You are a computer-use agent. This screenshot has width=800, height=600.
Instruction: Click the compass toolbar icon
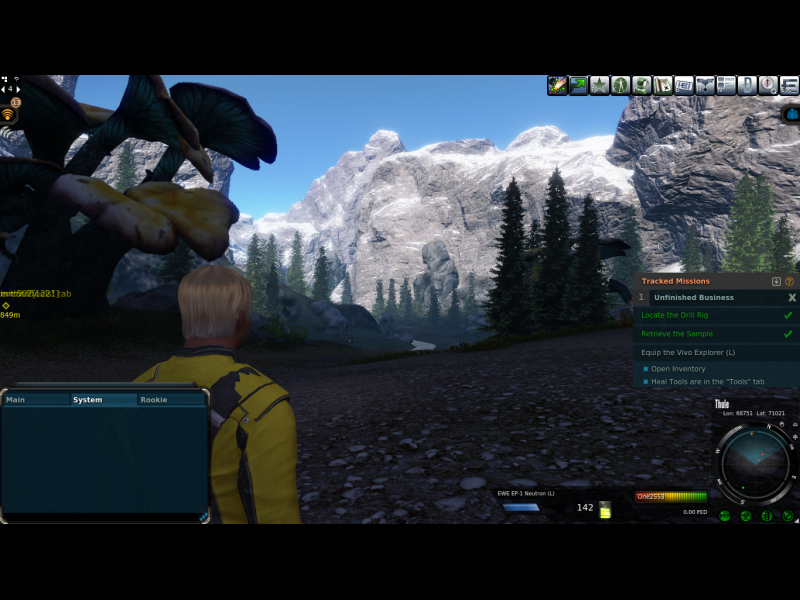pyautogui.click(x=767, y=86)
